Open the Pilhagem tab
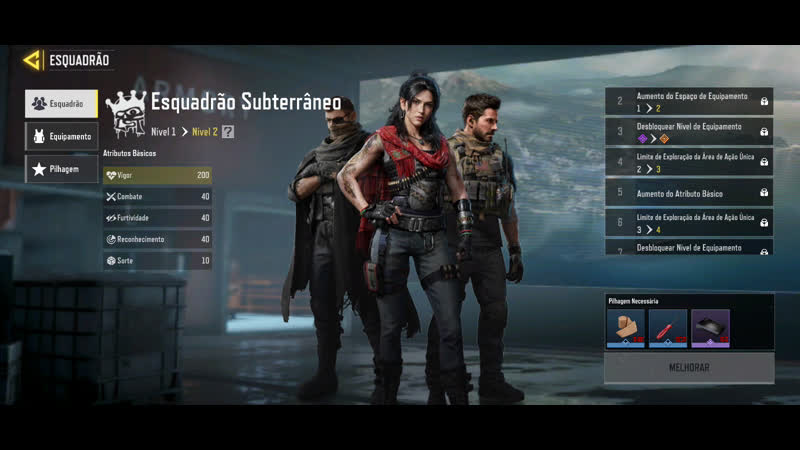 coord(61,169)
